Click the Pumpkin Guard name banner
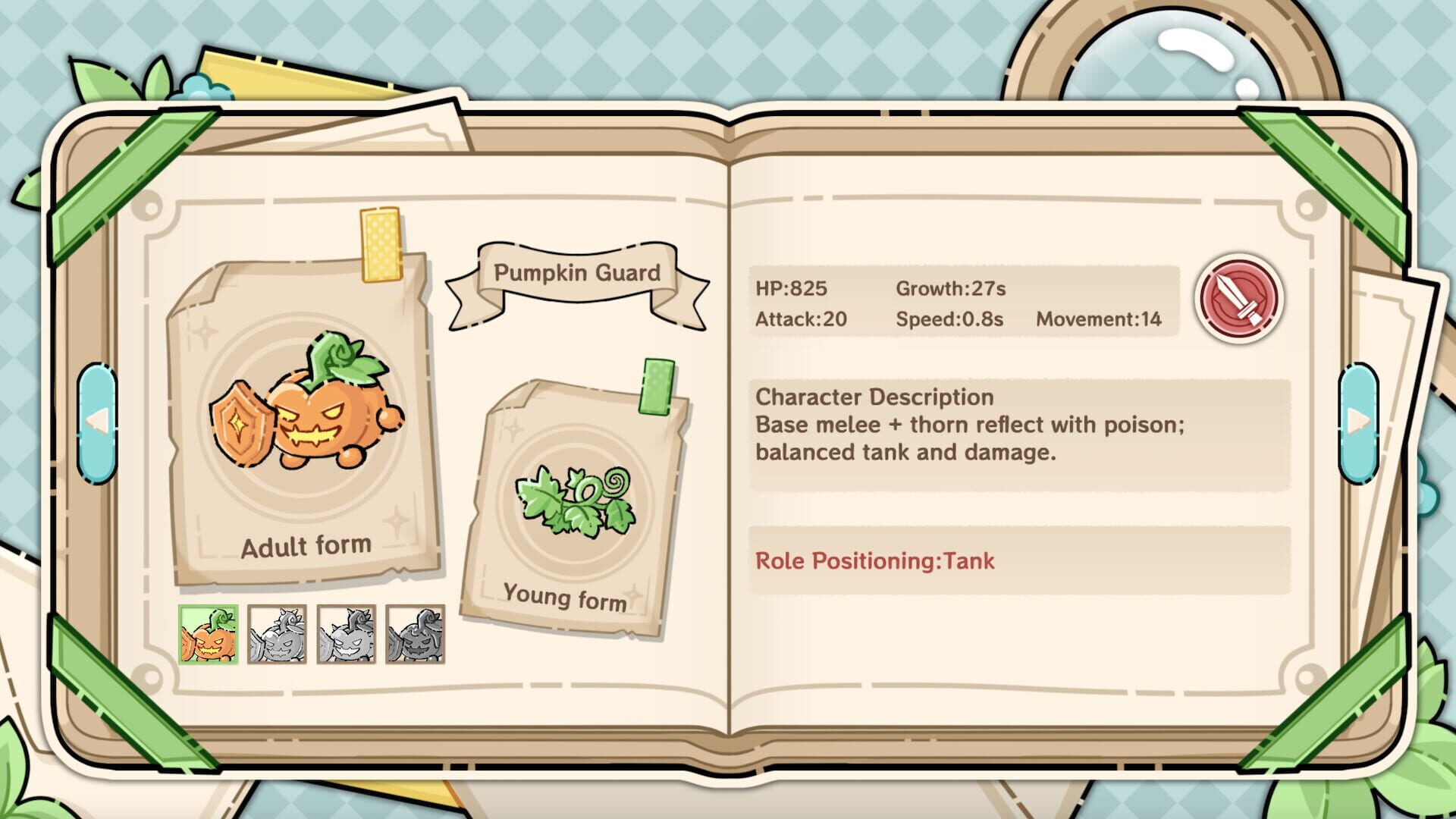Screen dimensions: 1456x819 tap(578, 275)
